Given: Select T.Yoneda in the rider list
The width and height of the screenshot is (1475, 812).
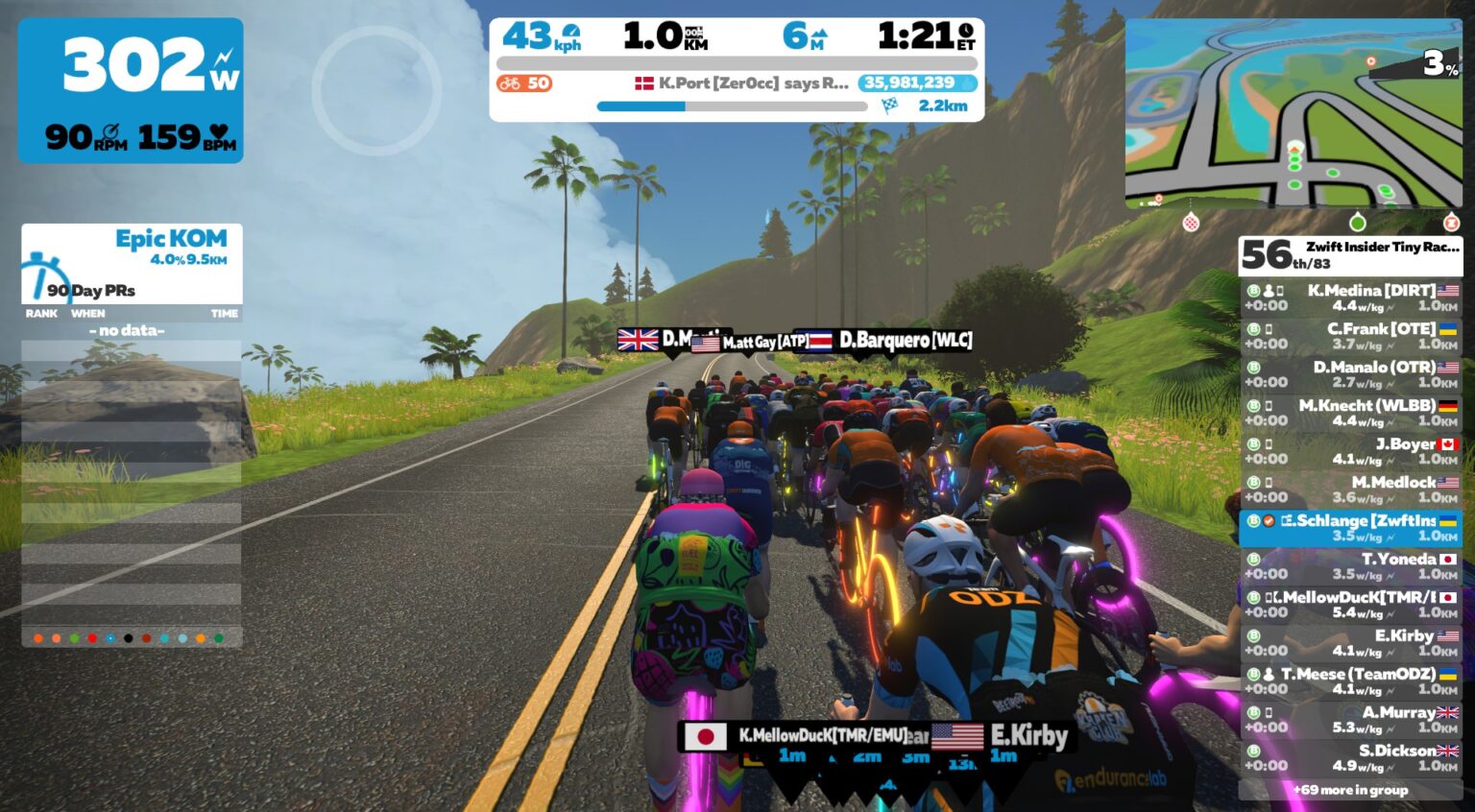Looking at the screenshot, I should click(1351, 566).
